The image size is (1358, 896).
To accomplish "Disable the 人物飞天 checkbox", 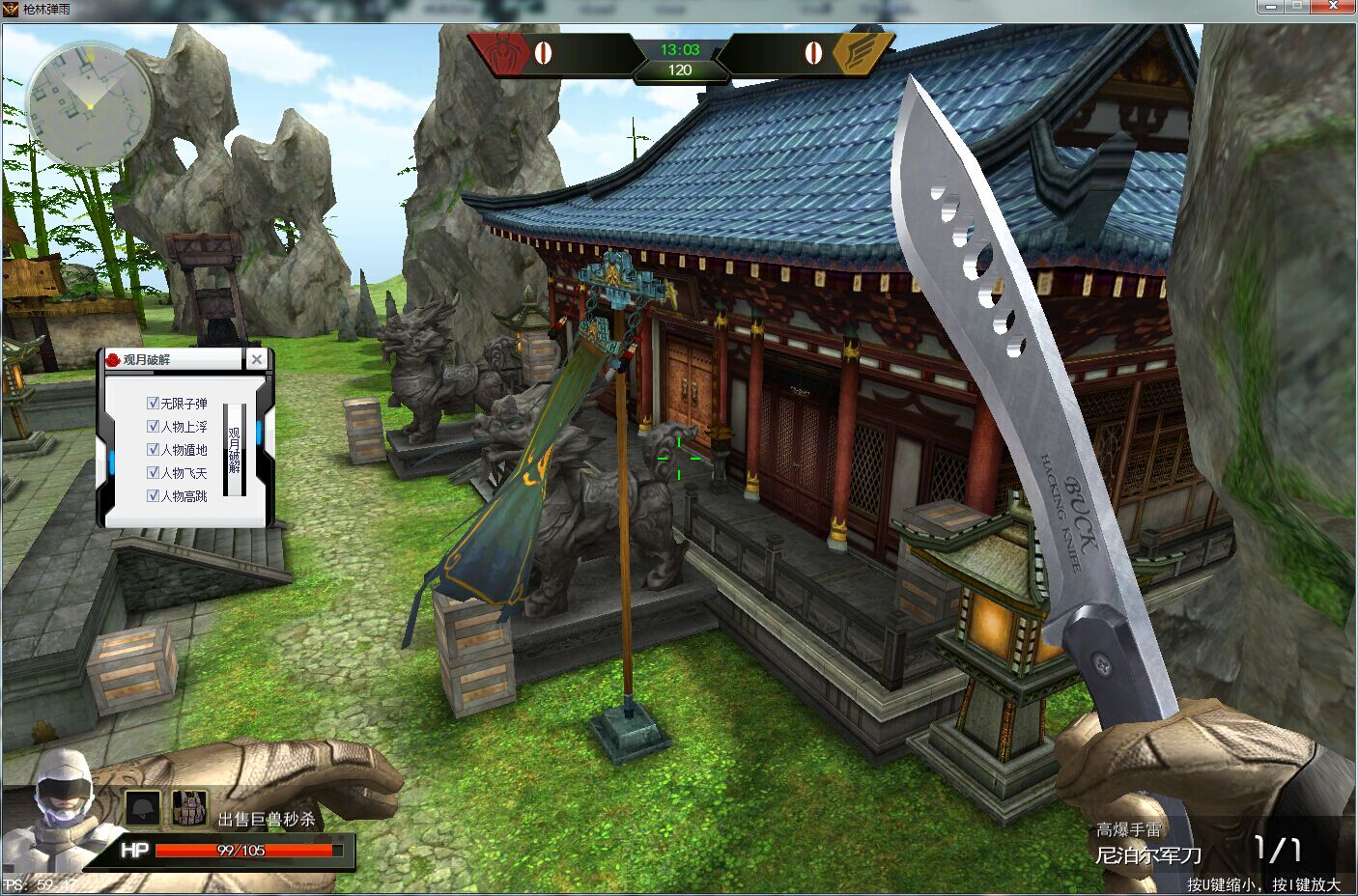I will tap(153, 472).
